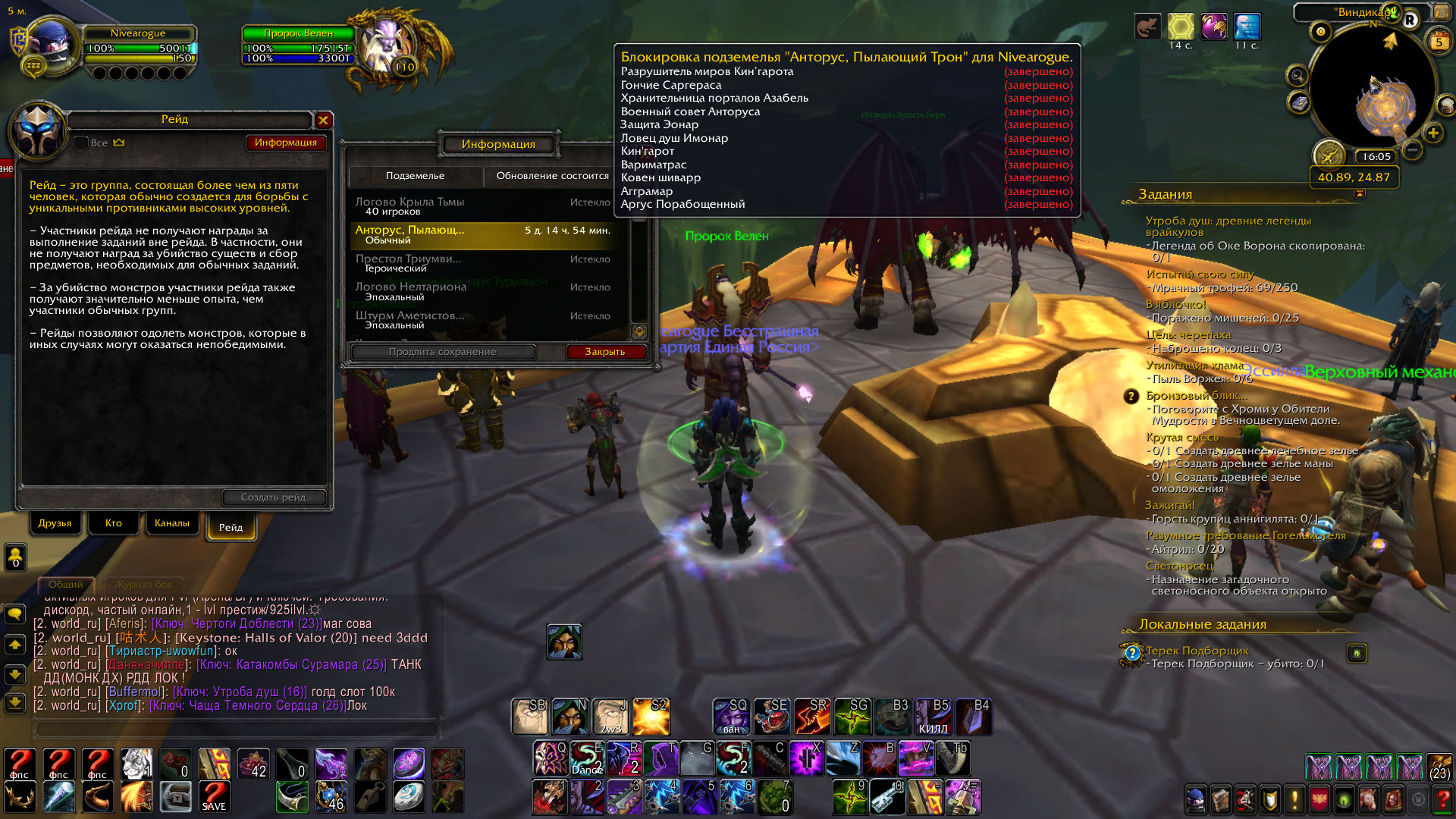Click the Создать рейд button
Image resolution: width=1456 pixels, height=819 pixels.
[274, 497]
